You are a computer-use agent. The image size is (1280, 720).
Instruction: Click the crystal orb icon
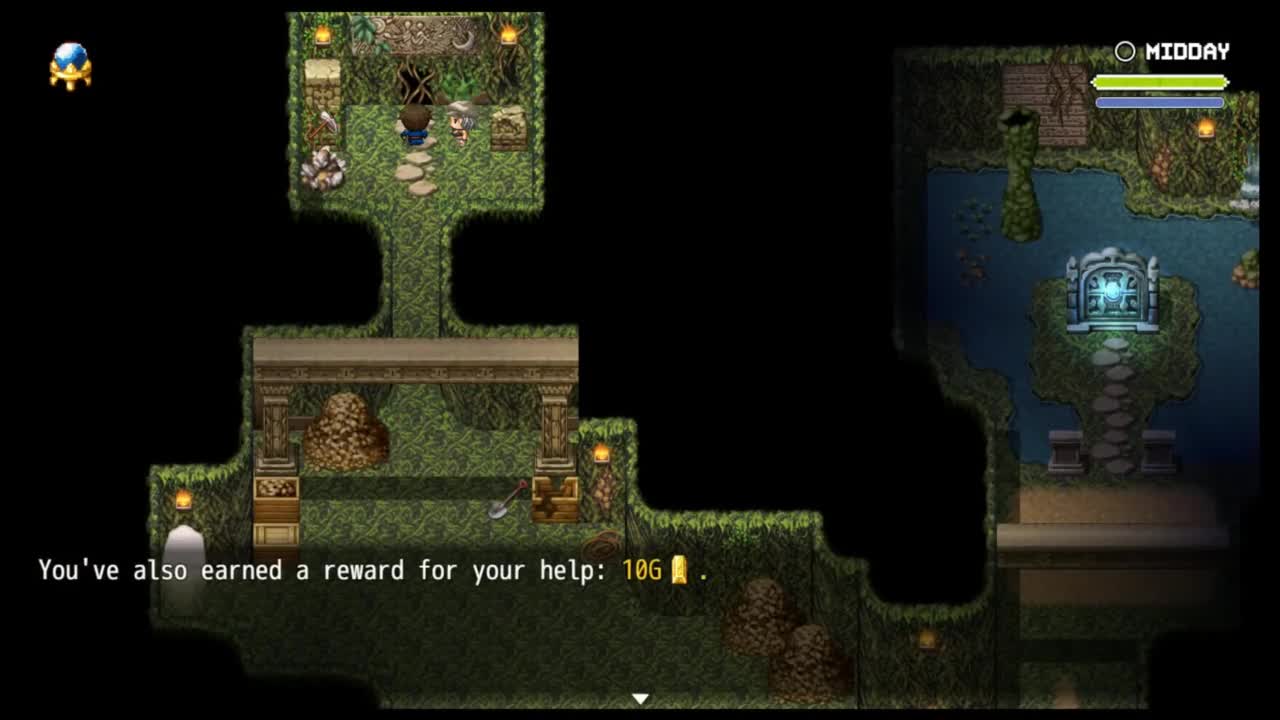click(x=70, y=65)
